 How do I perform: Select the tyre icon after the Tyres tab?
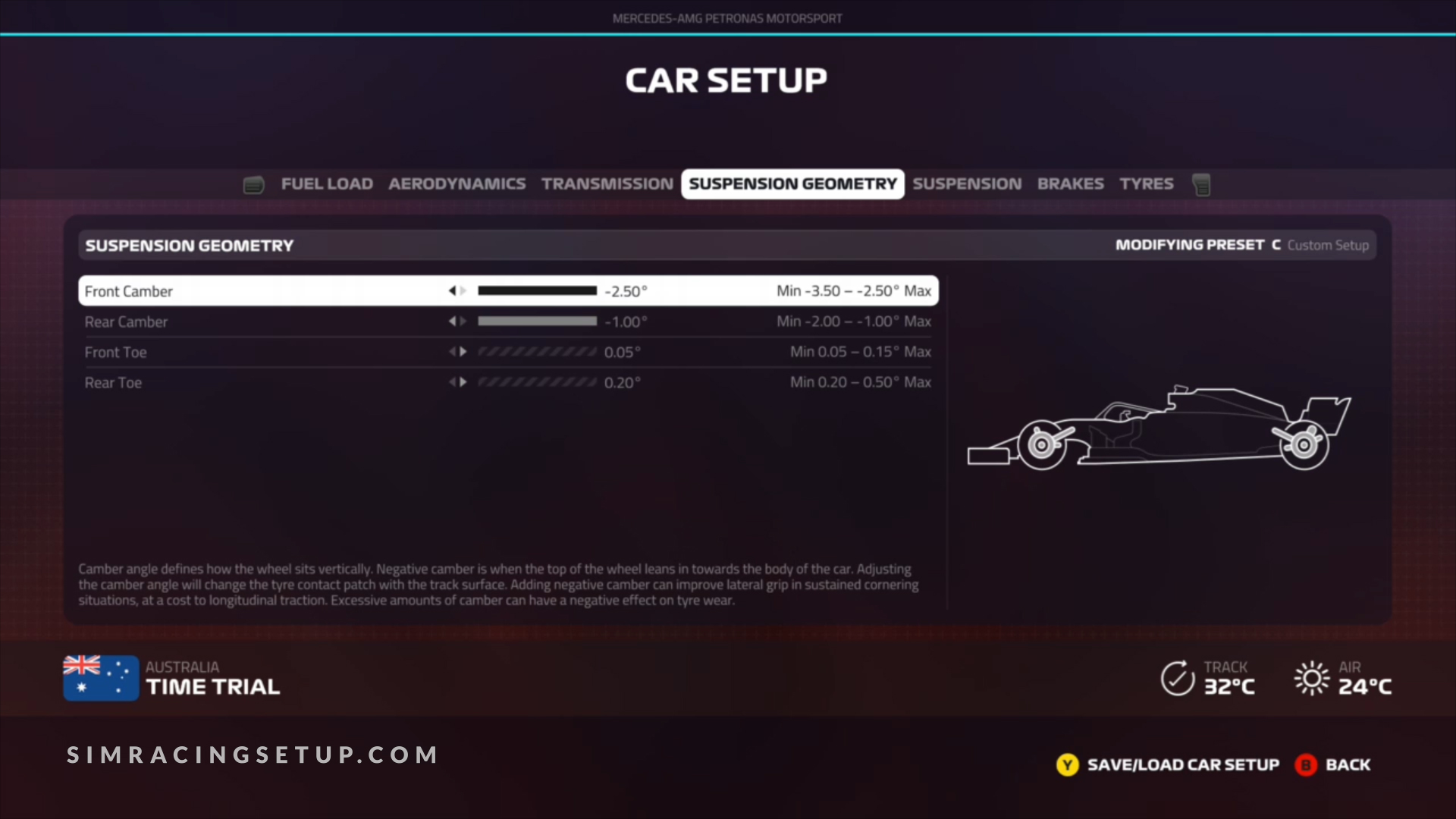tap(1202, 184)
